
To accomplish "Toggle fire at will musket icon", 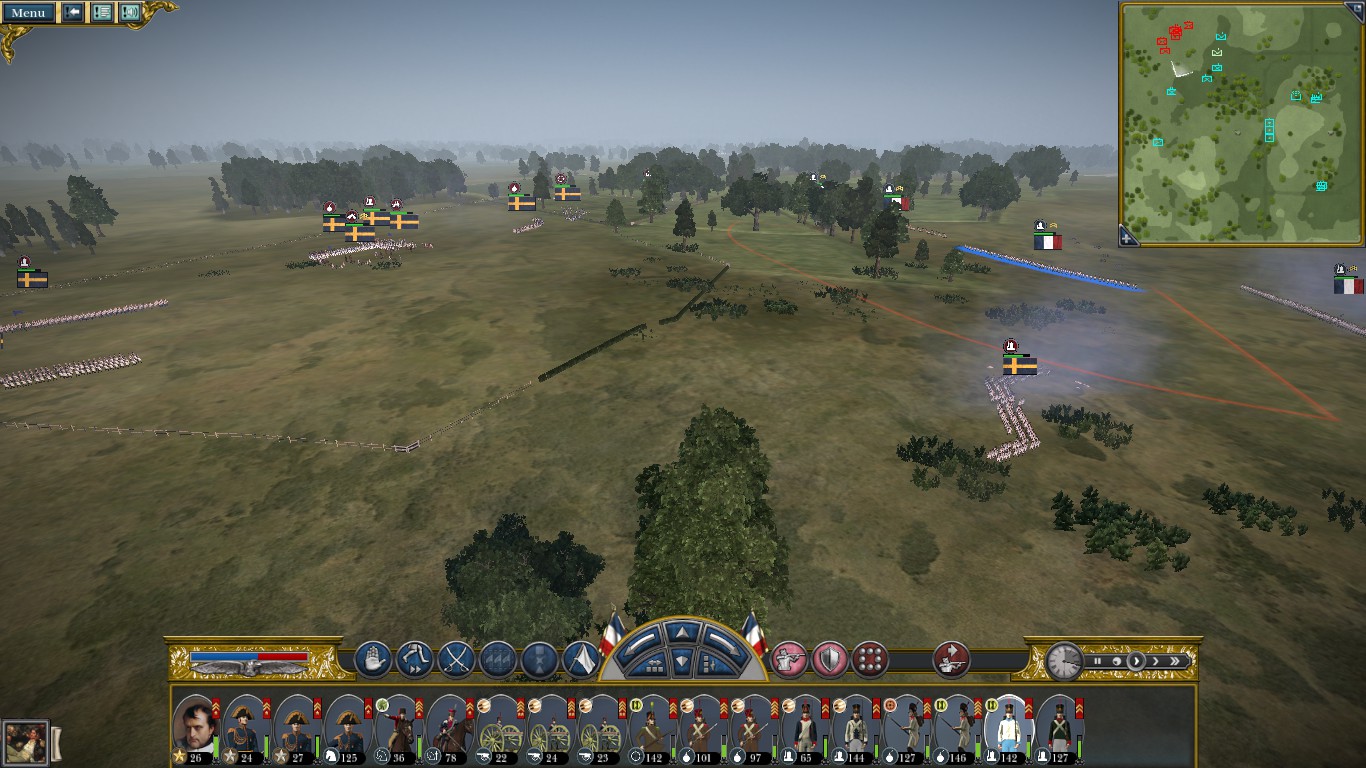I will (x=789, y=660).
